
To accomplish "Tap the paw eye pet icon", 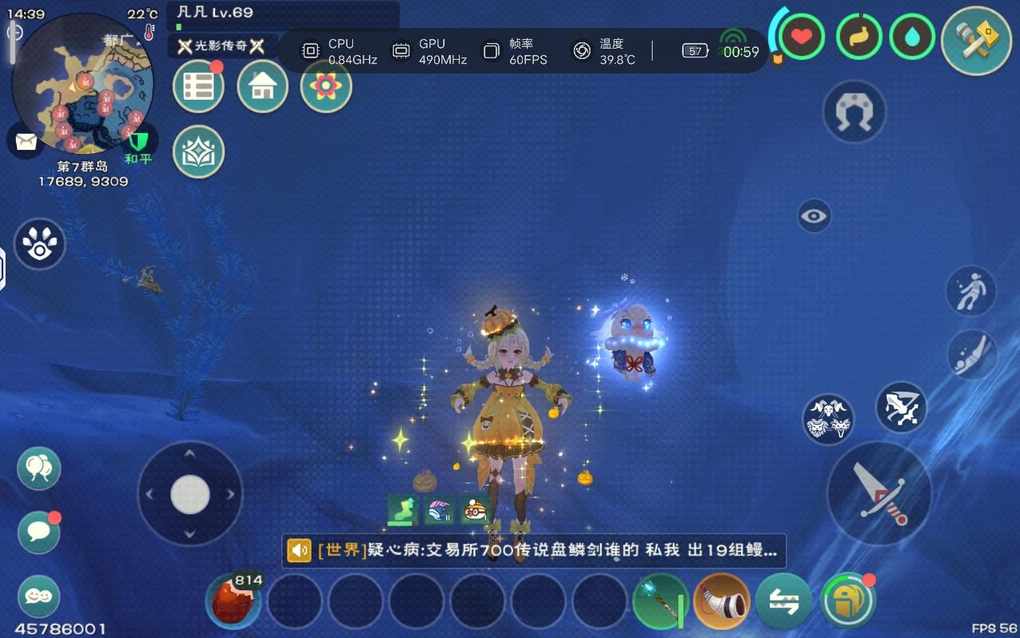I will tap(39, 245).
